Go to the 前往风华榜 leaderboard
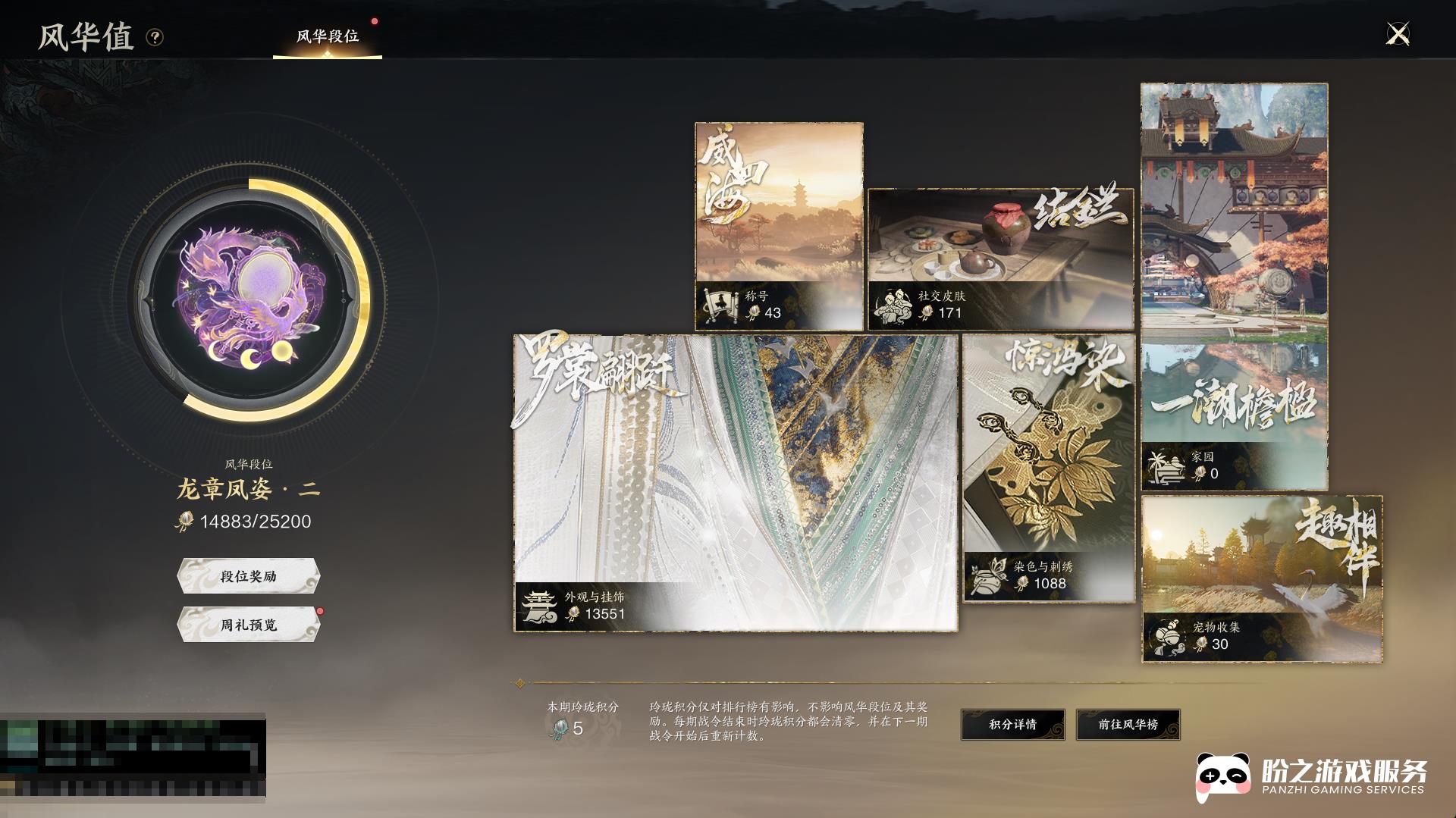The width and height of the screenshot is (1456, 818). pyautogui.click(x=1128, y=725)
